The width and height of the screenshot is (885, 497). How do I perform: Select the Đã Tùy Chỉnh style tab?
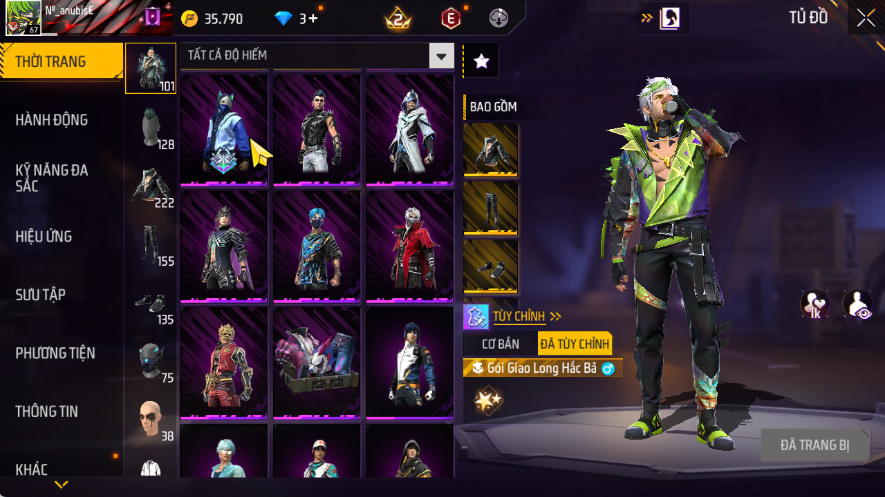point(574,344)
